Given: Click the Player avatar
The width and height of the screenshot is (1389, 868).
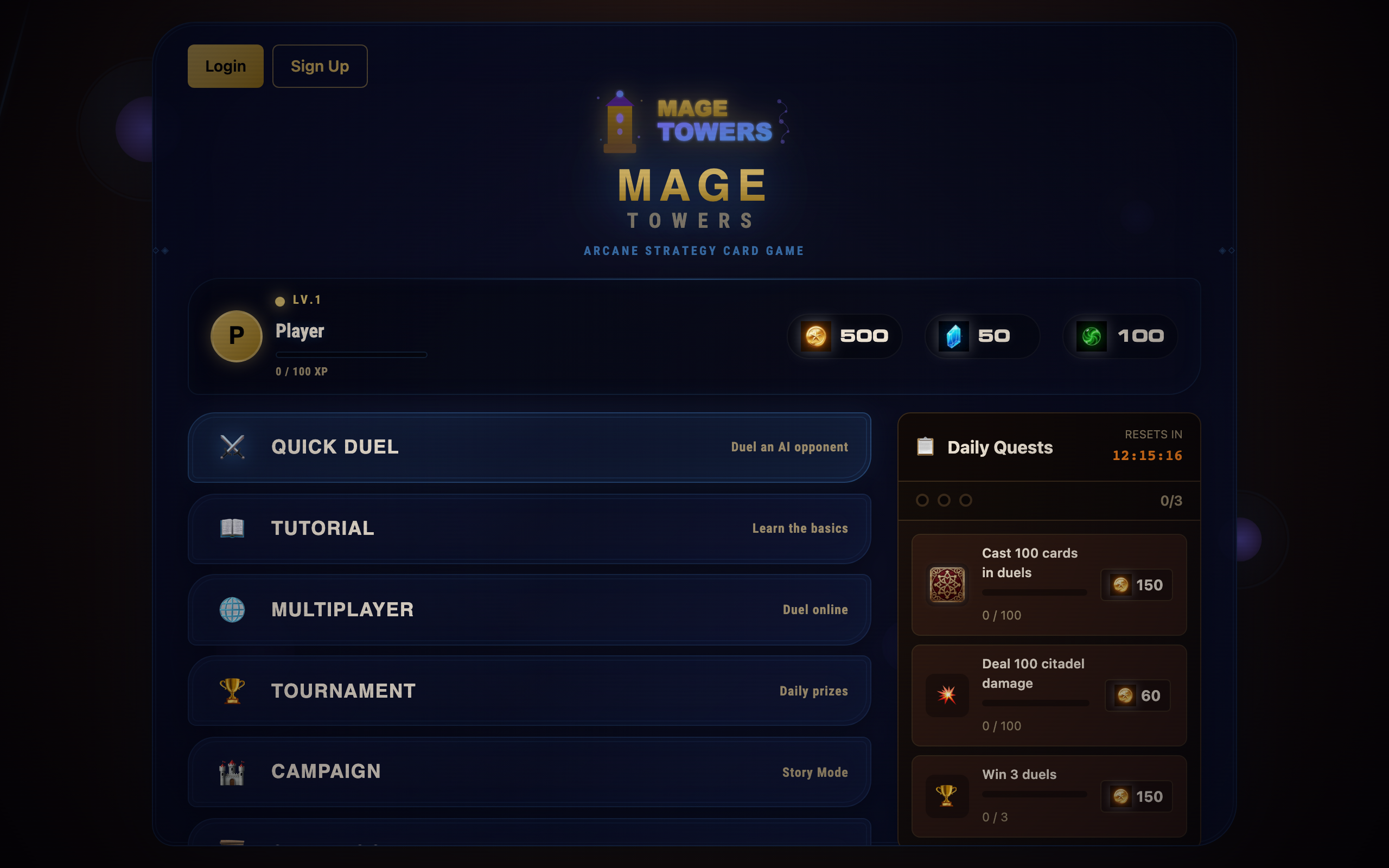Looking at the screenshot, I should point(236,336).
